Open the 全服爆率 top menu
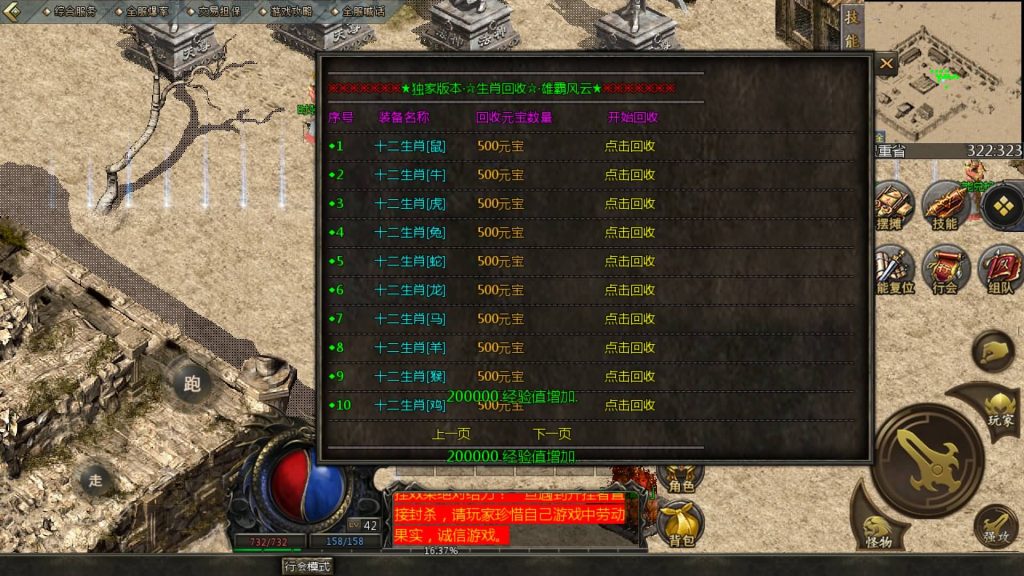Image resolution: width=1024 pixels, height=576 pixels. point(147,11)
